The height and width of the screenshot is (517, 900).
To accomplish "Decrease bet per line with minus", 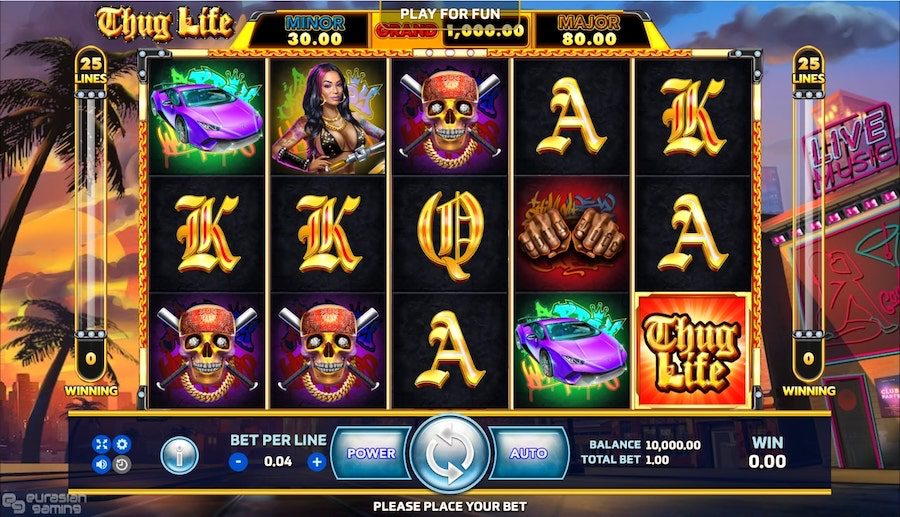I will pyautogui.click(x=239, y=462).
